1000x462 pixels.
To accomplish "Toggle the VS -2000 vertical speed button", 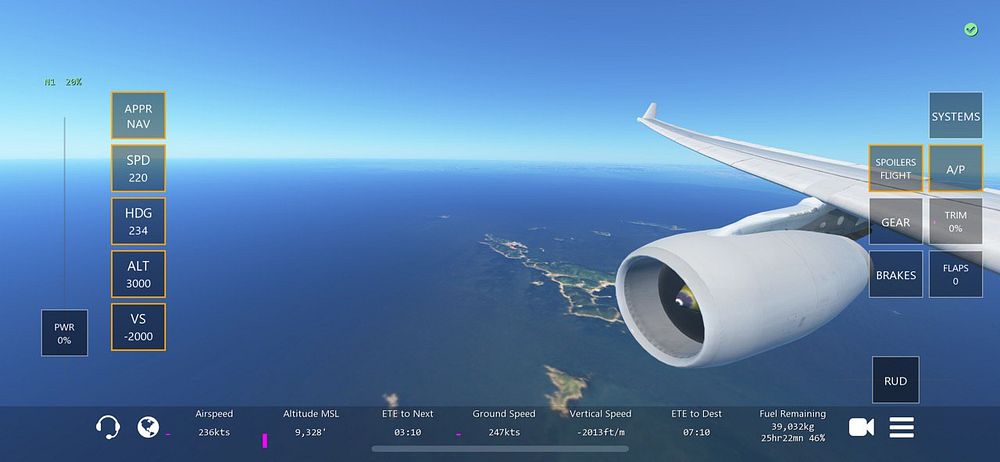I will pos(138,327).
